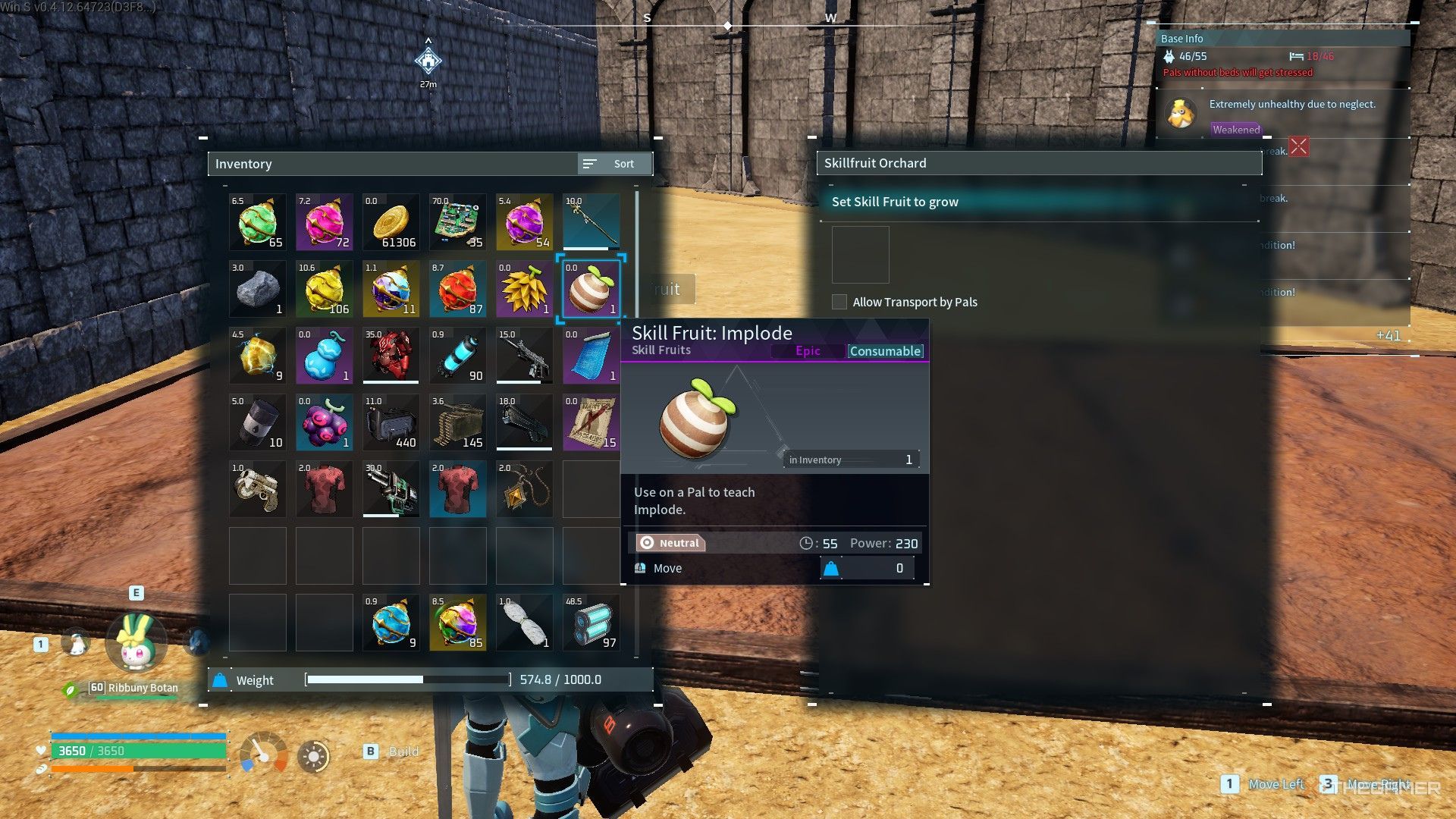Choose the blue schematic scroll
This screenshot has width=1456, height=819.
(x=591, y=356)
